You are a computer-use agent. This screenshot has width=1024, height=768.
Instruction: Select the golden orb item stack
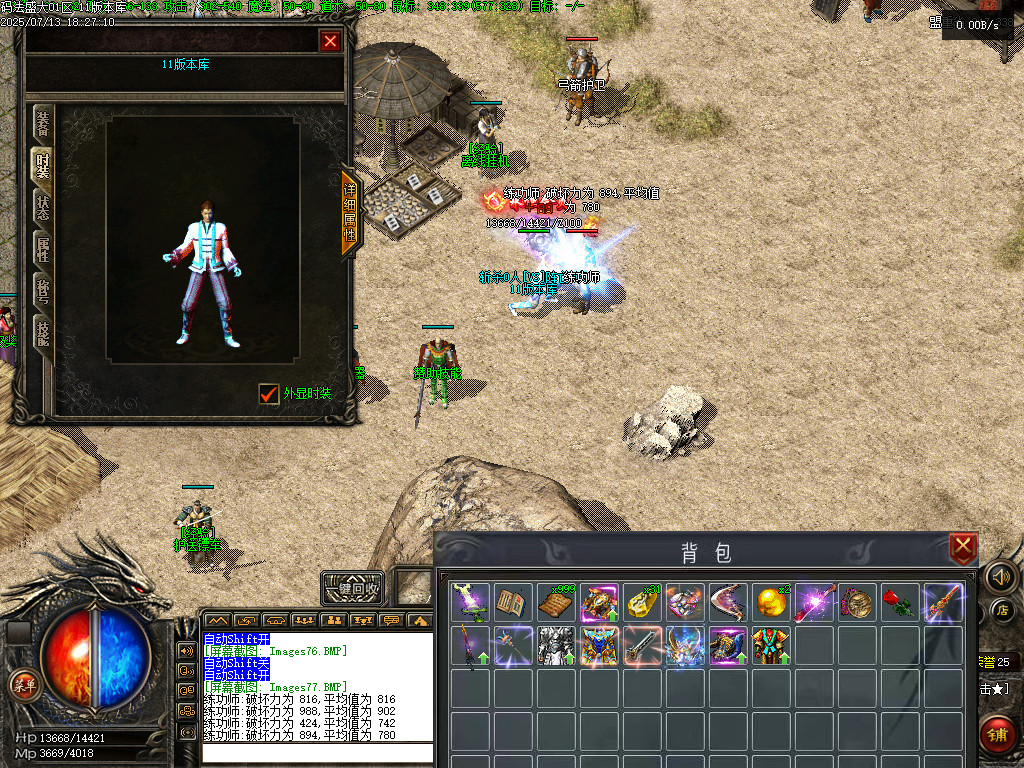(770, 603)
